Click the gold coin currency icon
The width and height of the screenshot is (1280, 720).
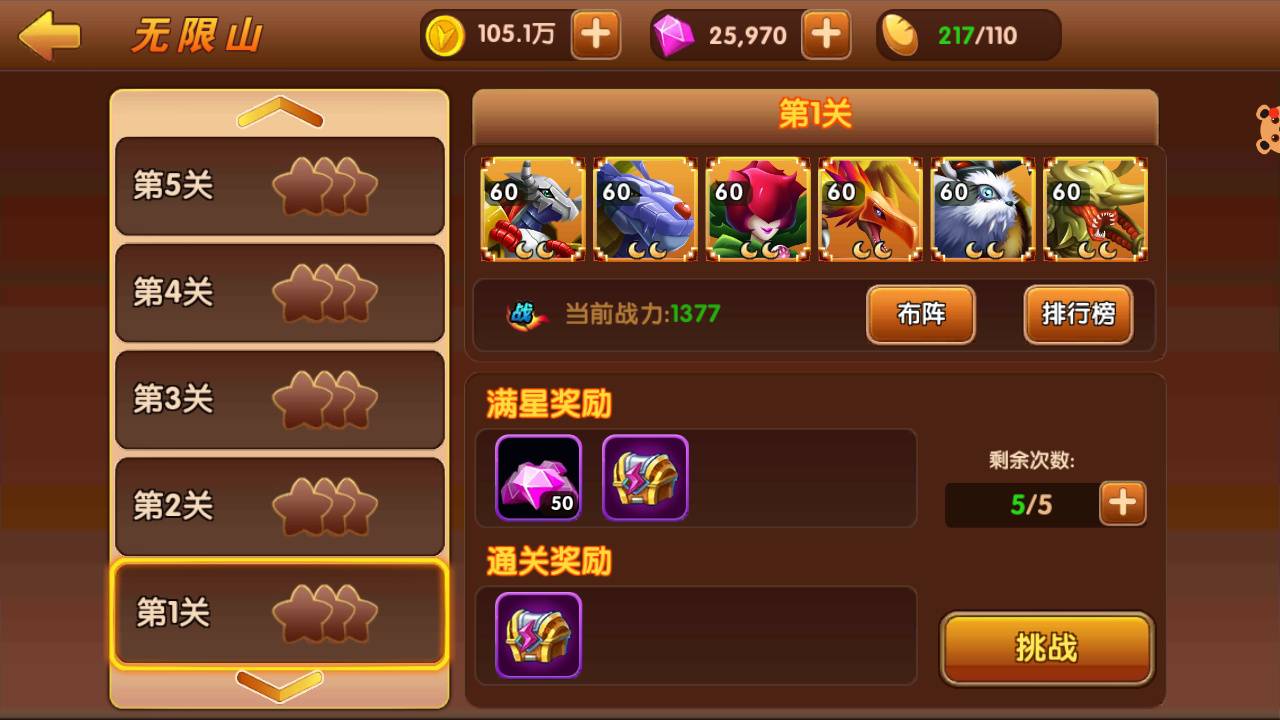pos(443,35)
